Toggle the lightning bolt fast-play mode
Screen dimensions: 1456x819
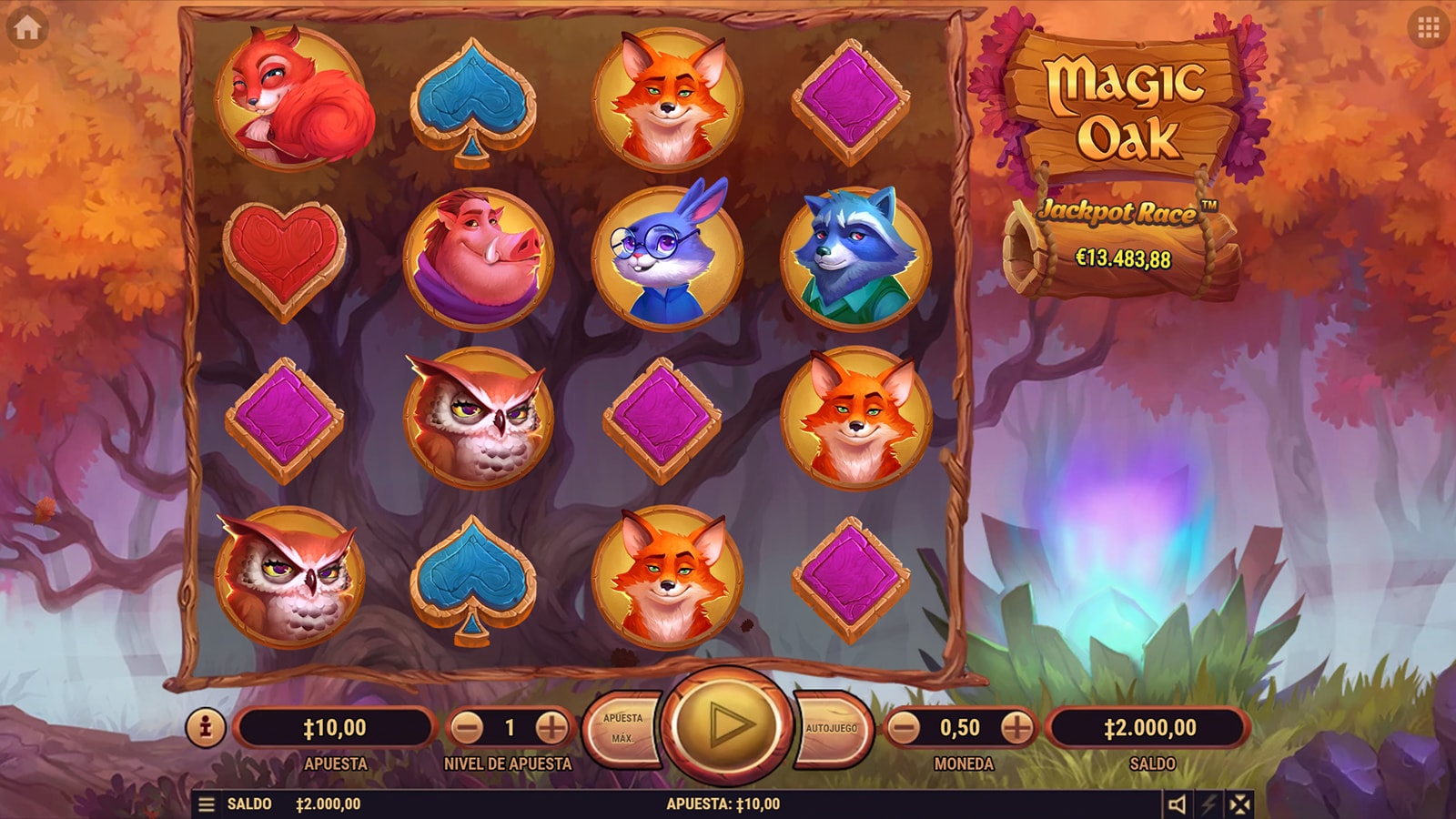(x=1208, y=804)
